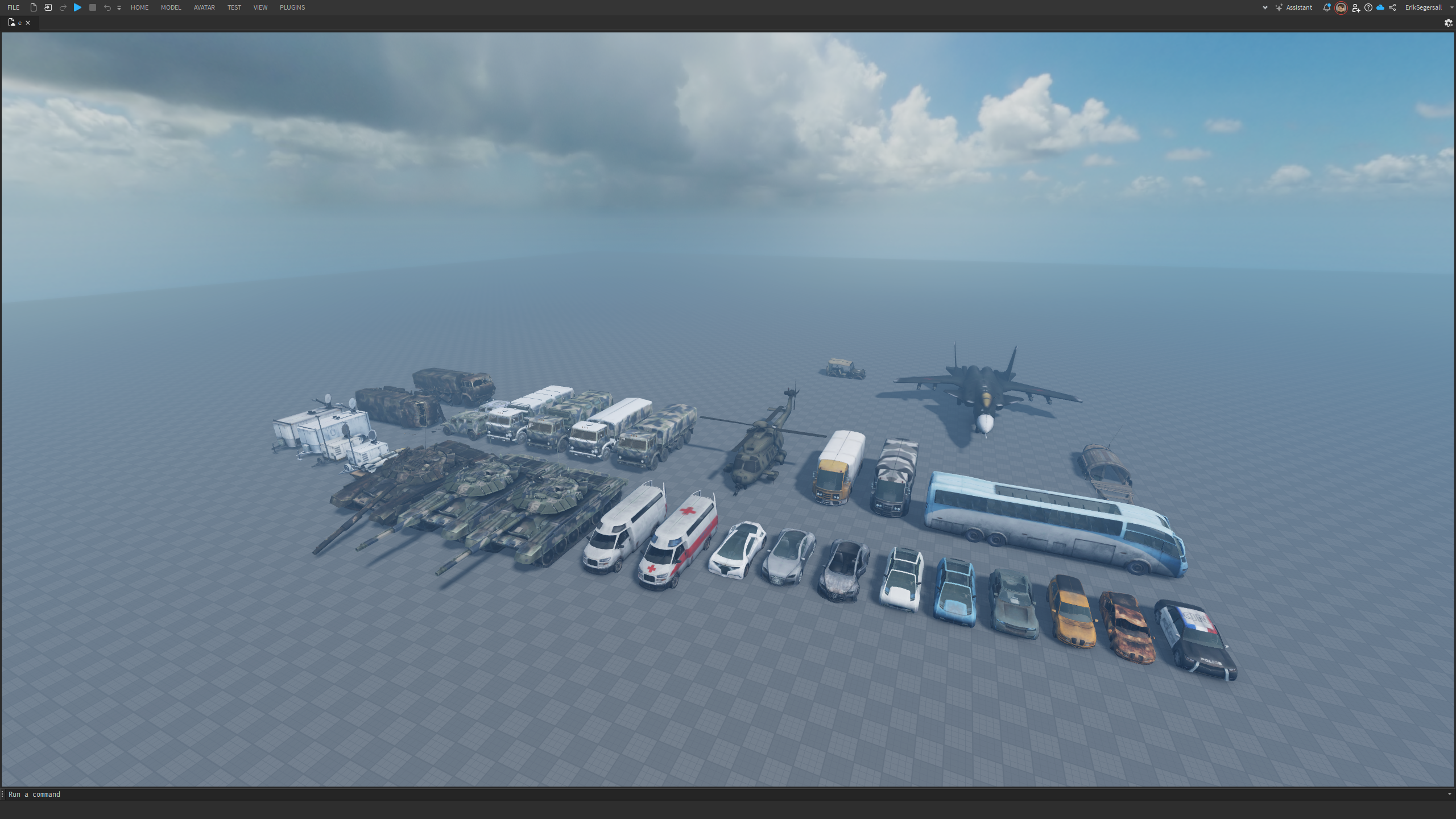Screen dimensions: 1456x819
Task: Redo the last action
Action: click(63, 7)
